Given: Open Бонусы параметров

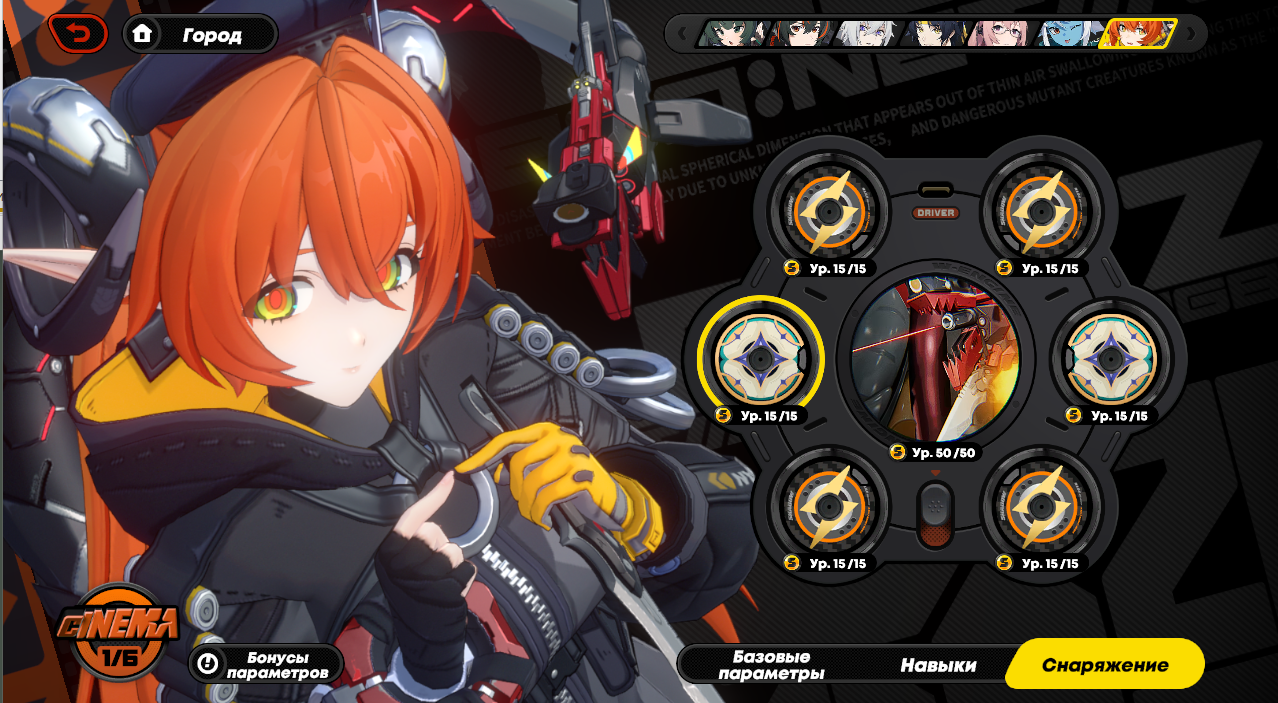Looking at the screenshot, I should (x=266, y=664).
